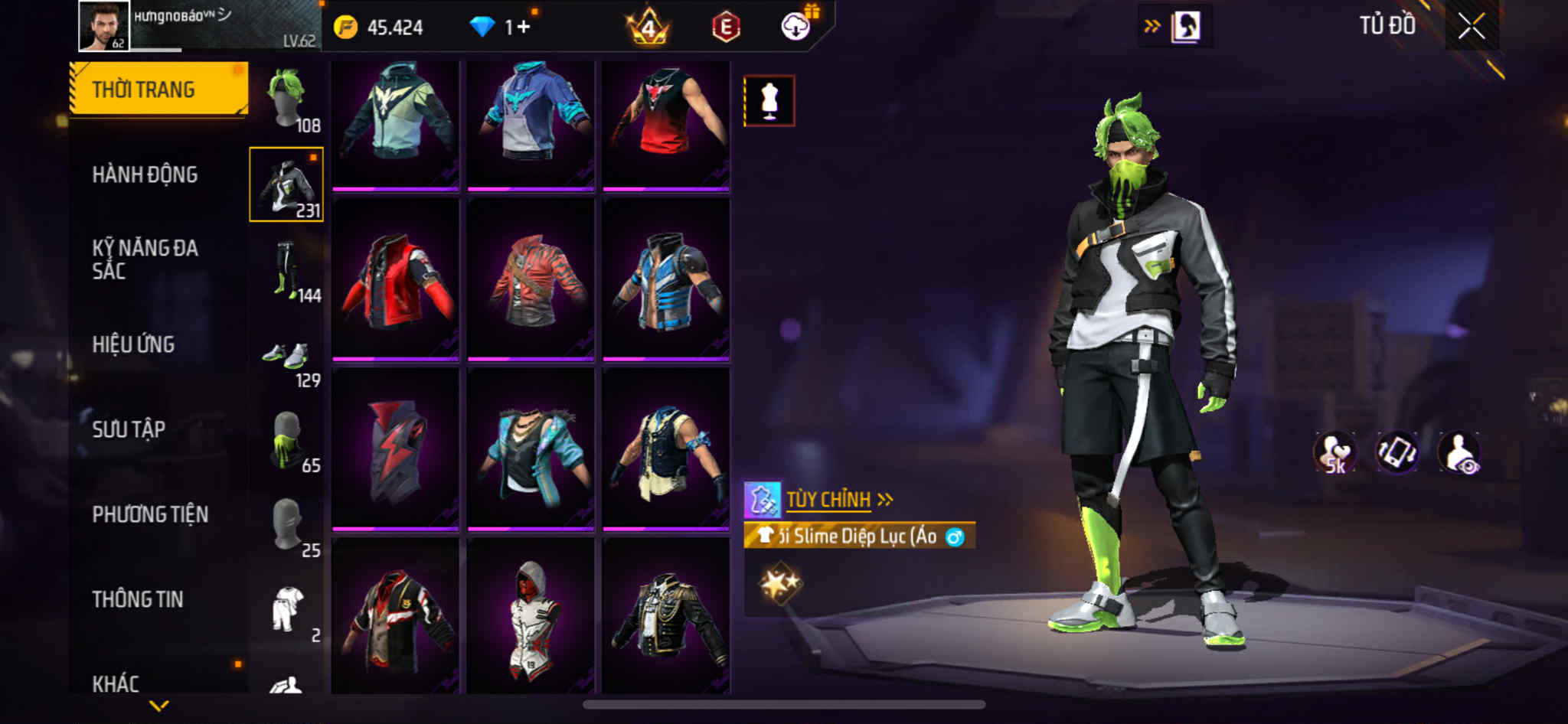
Task: Add diamonds with the plus button
Action: 524,28
